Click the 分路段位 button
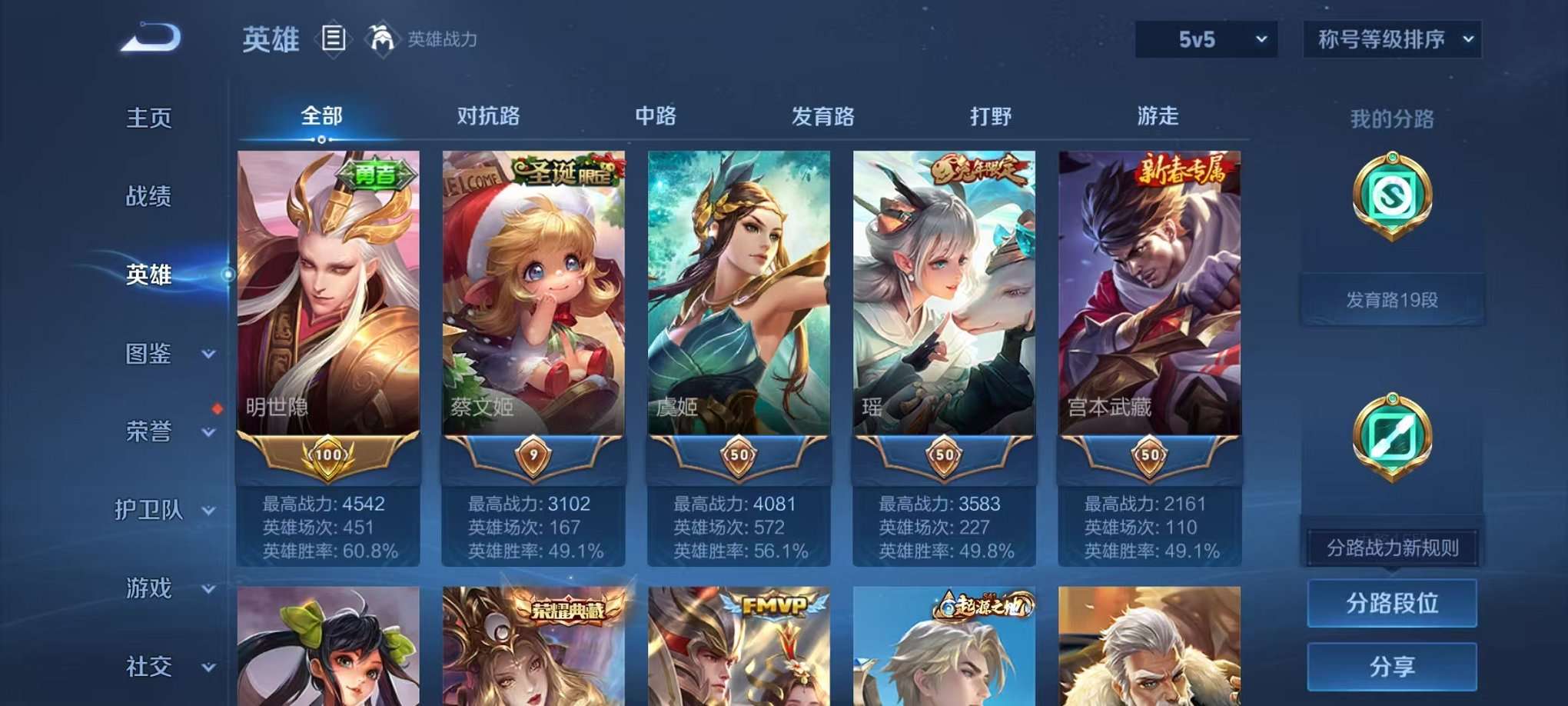1568x706 pixels. [x=1392, y=604]
